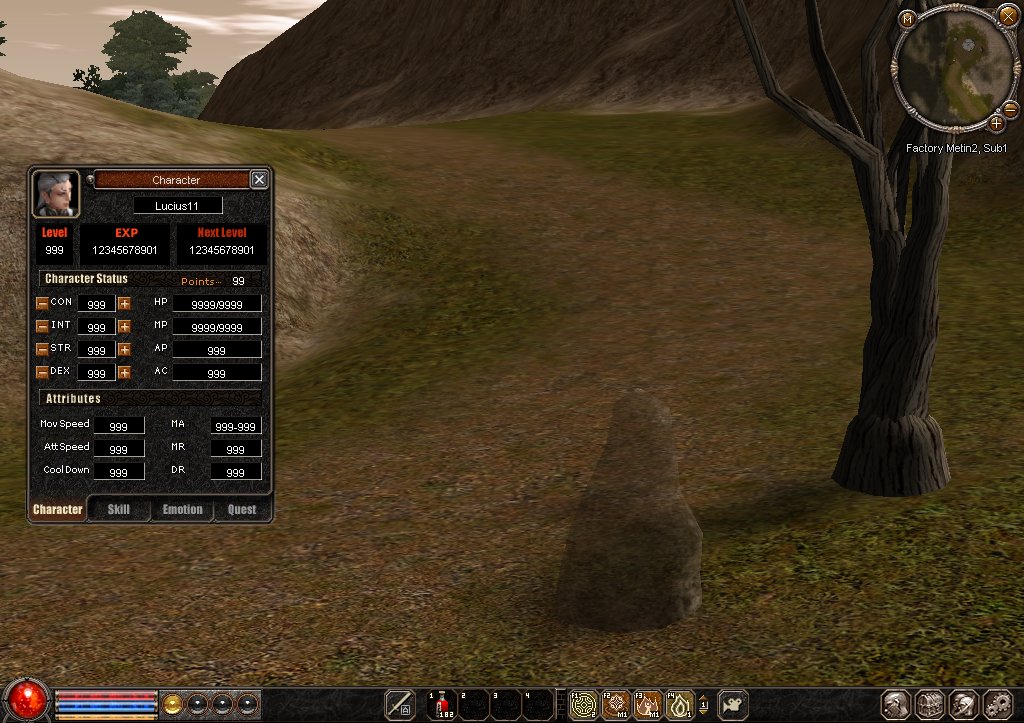The width and height of the screenshot is (1024, 723).
Task: Increase the DEX stat
Action: (124, 372)
